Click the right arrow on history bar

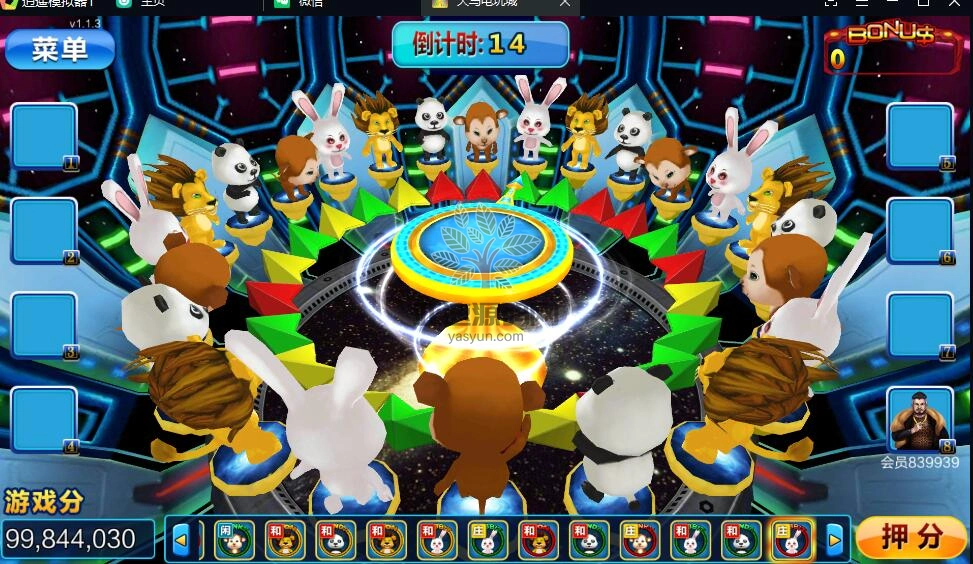[x=834, y=540]
